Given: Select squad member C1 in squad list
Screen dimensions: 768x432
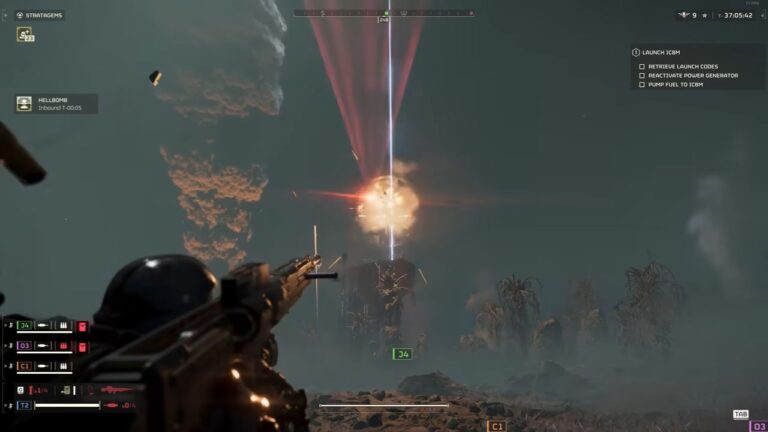Looking at the screenshot, I should (x=26, y=366).
